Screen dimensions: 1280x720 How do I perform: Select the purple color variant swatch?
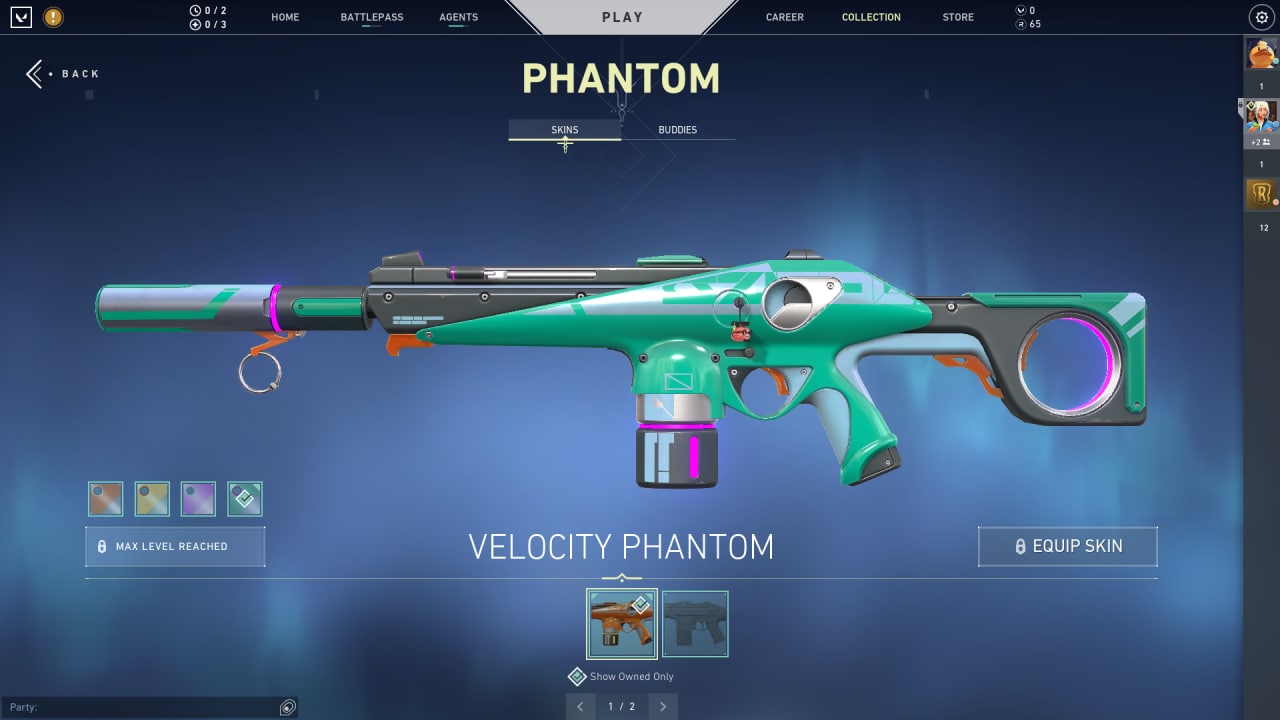pyautogui.click(x=198, y=499)
